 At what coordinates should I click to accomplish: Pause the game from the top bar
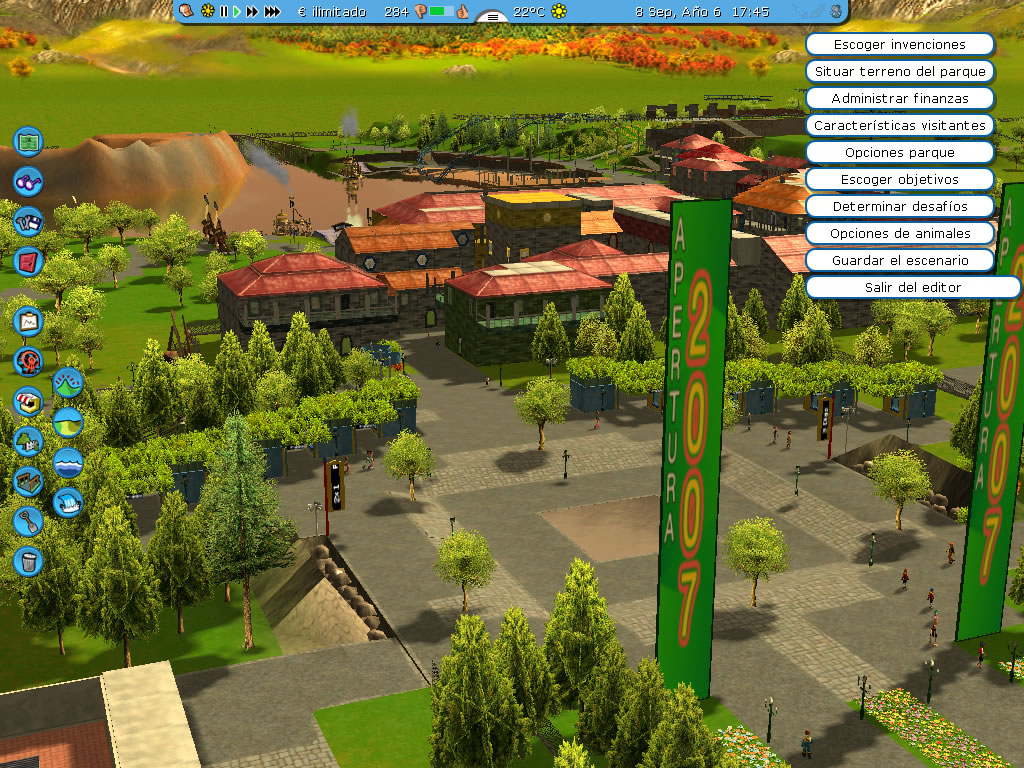pos(224,12)
